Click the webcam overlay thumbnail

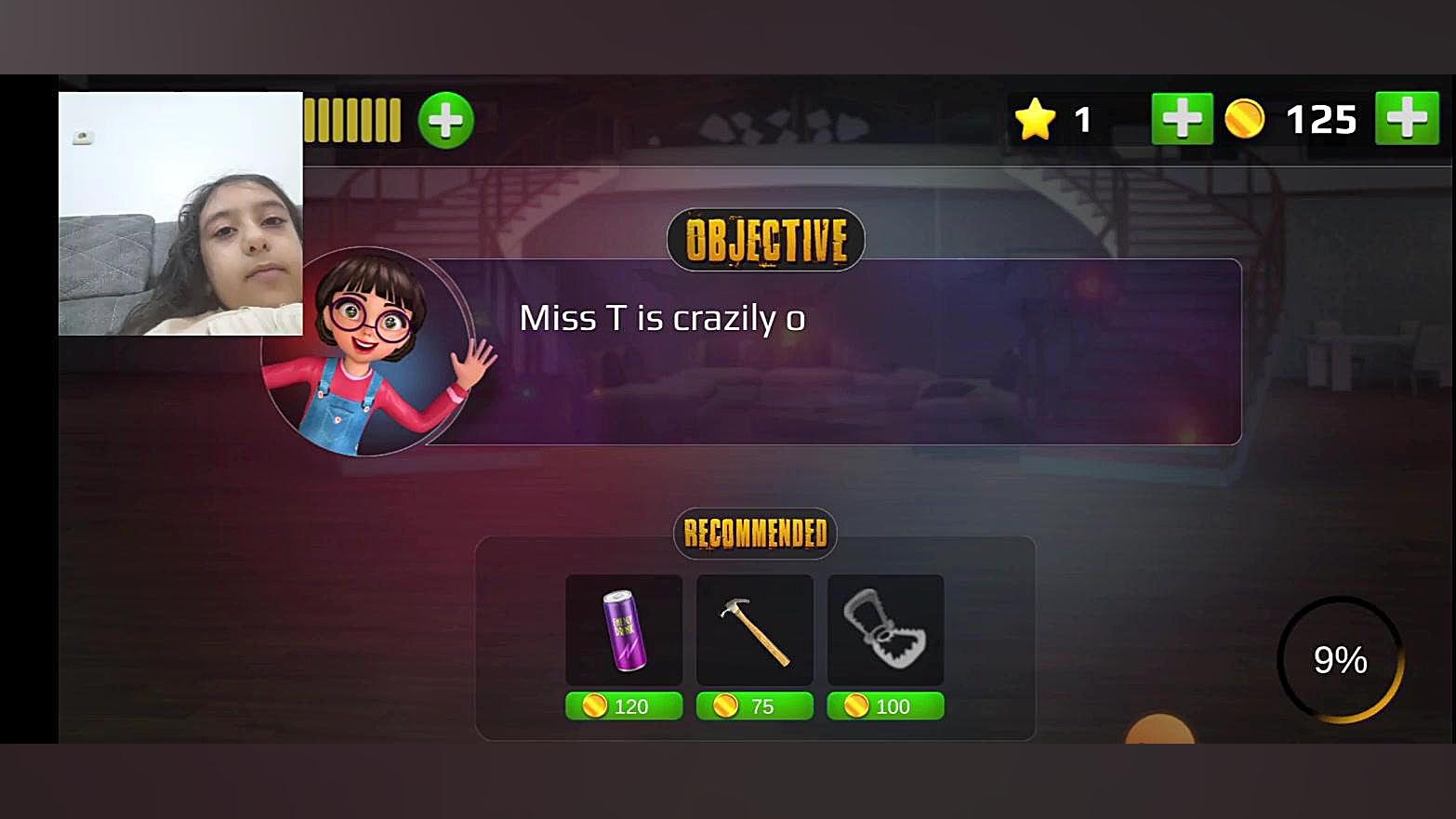(x=180, y=213)
